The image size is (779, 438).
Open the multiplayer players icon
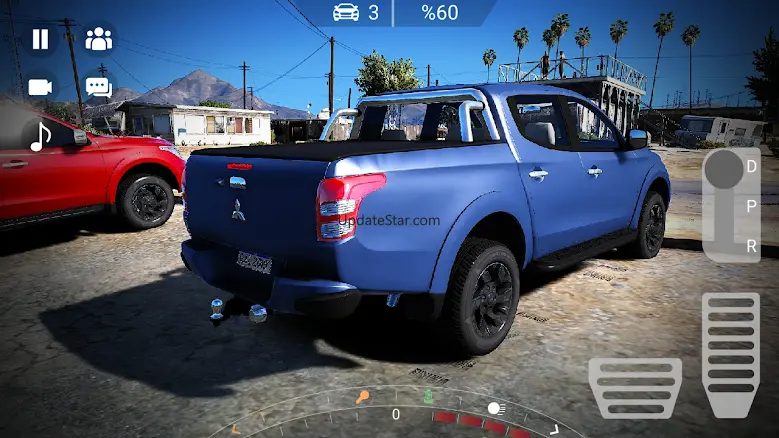[98, 39]
